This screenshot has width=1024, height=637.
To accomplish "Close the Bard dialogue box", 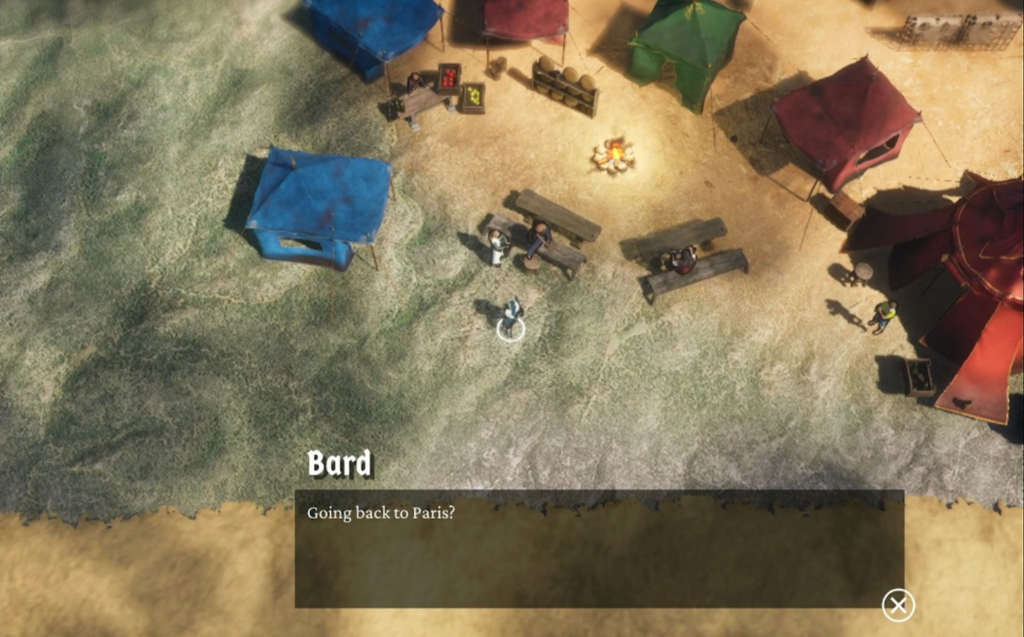I will pos(898,605).
